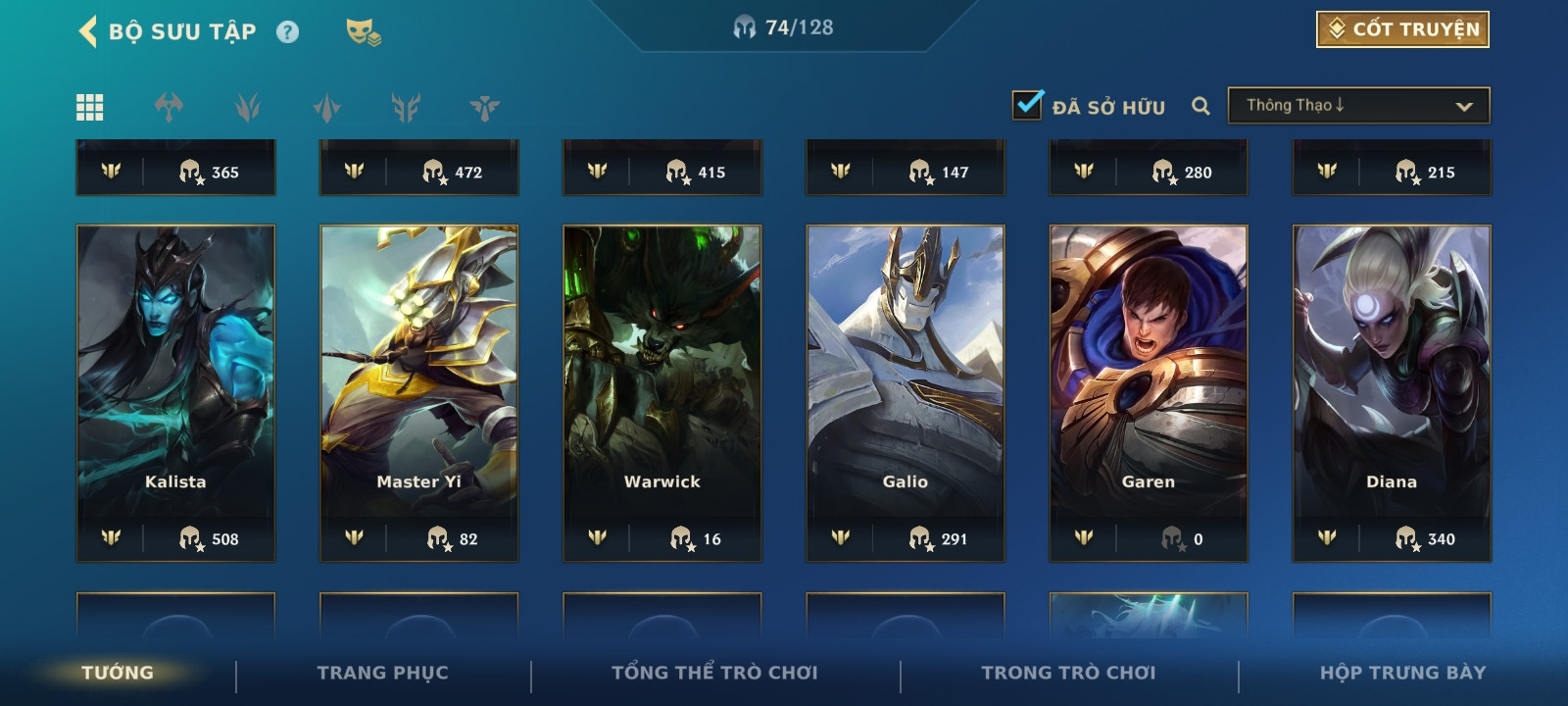Open the Tổng Thể Trò Chơi tab
This screenshot has height=706, width=1568.
pos(714,673)
